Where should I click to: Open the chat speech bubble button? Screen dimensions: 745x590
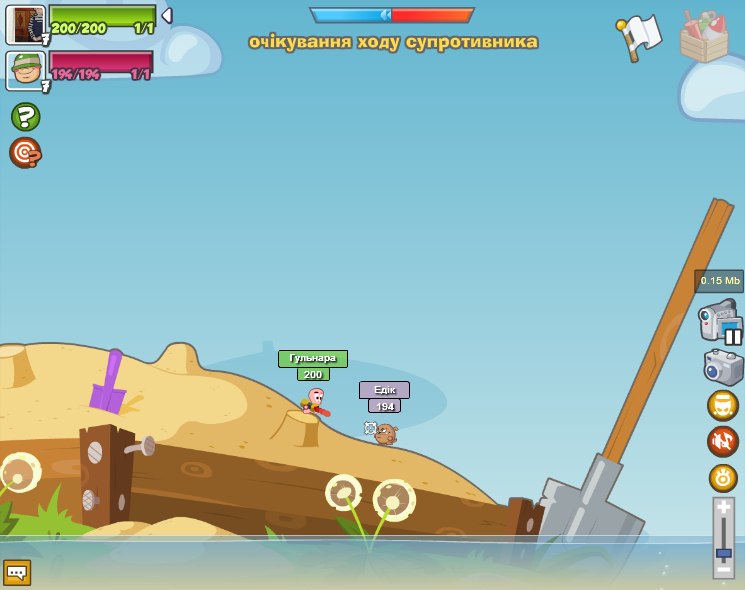(x=17, y=572)
